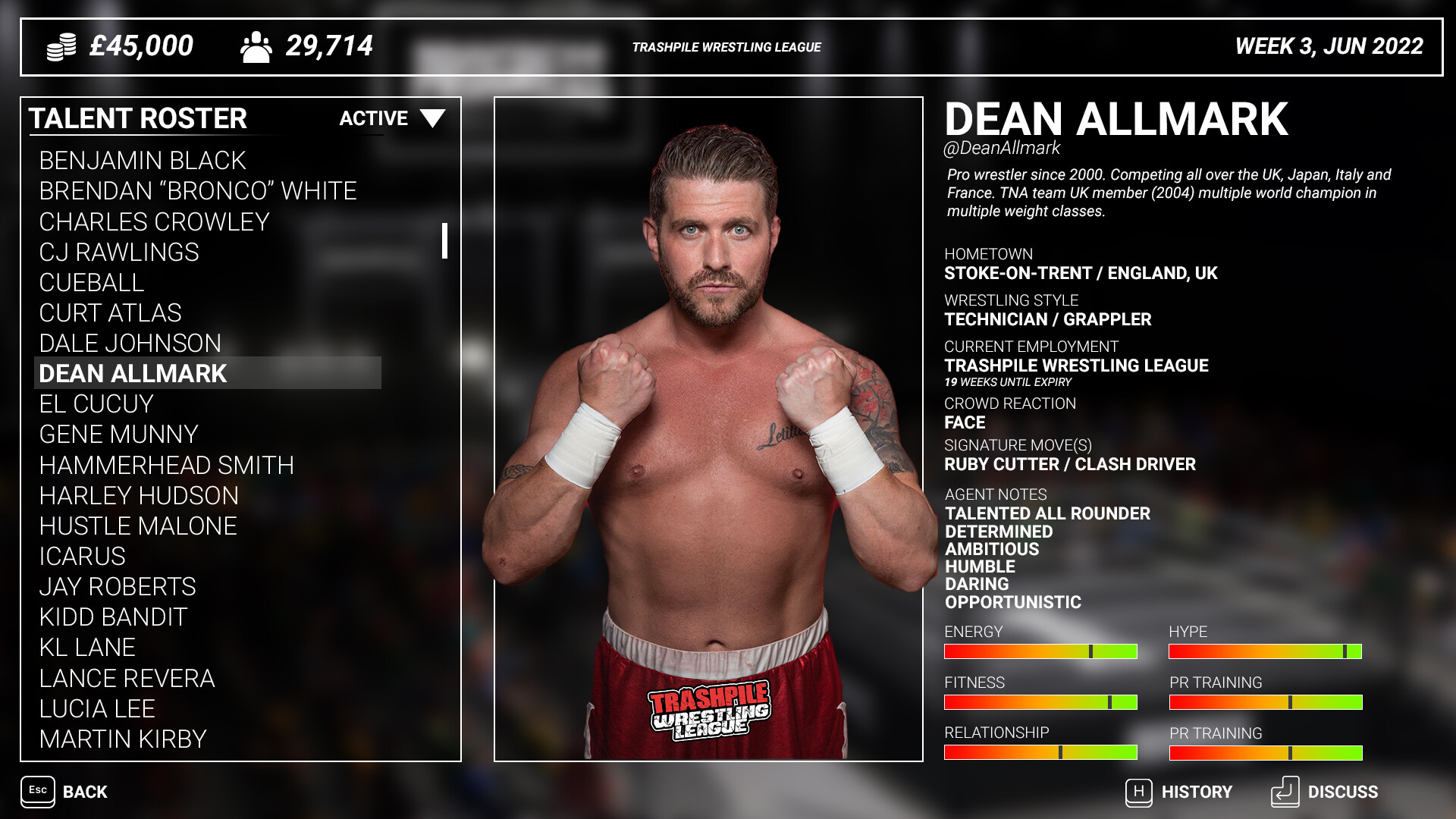The image size is (1456, 819).
Task: Select Lucia Lee in the talent roster
Action: click(96, 709)
